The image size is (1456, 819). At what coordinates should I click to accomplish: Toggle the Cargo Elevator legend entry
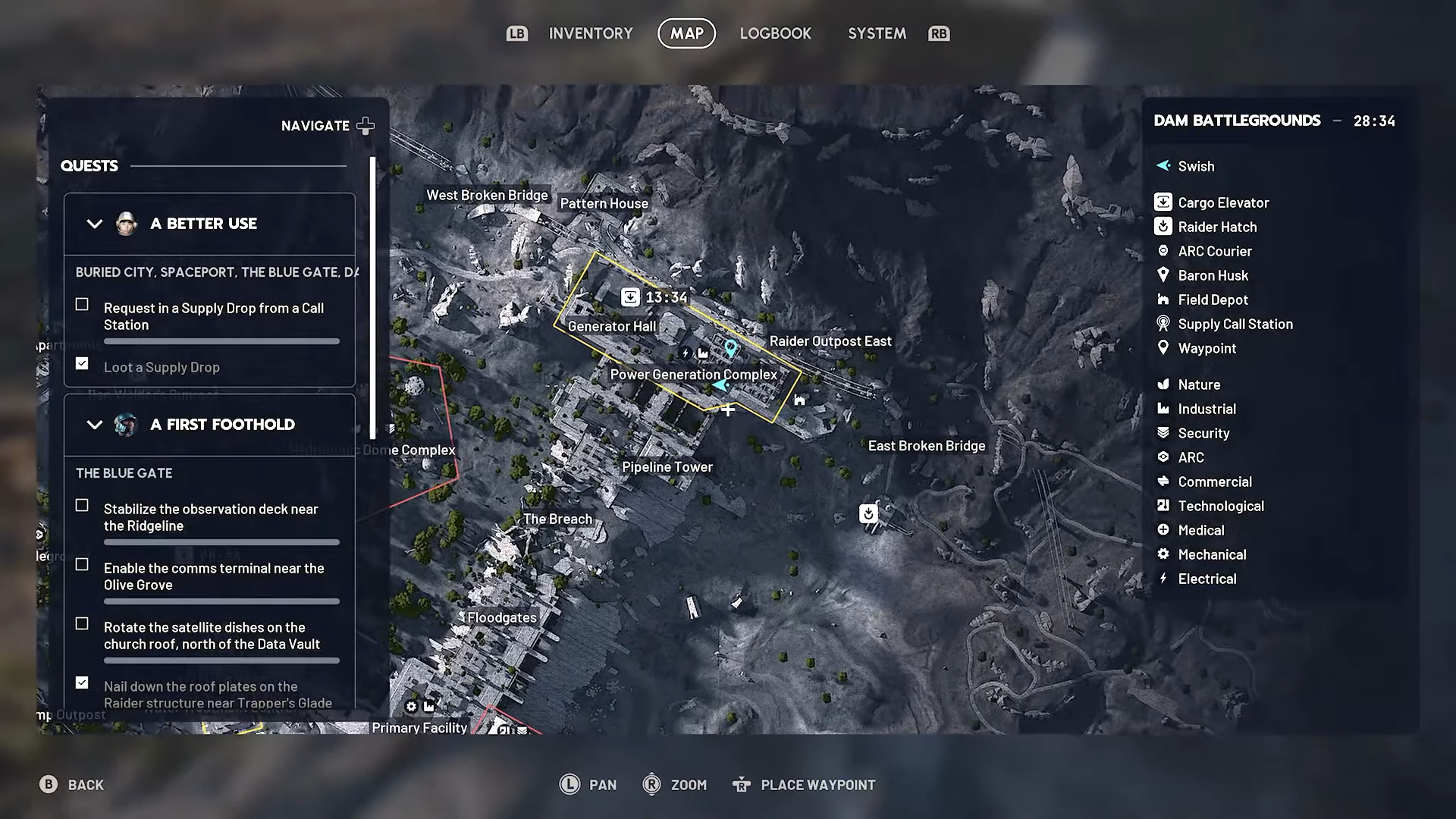(1222, 202)
